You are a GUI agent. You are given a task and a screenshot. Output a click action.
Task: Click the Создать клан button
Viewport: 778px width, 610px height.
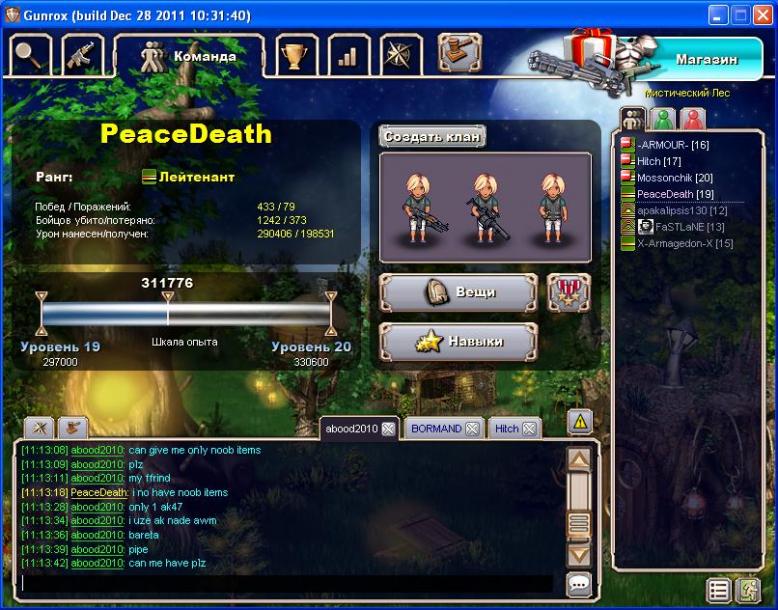point(432,136)
